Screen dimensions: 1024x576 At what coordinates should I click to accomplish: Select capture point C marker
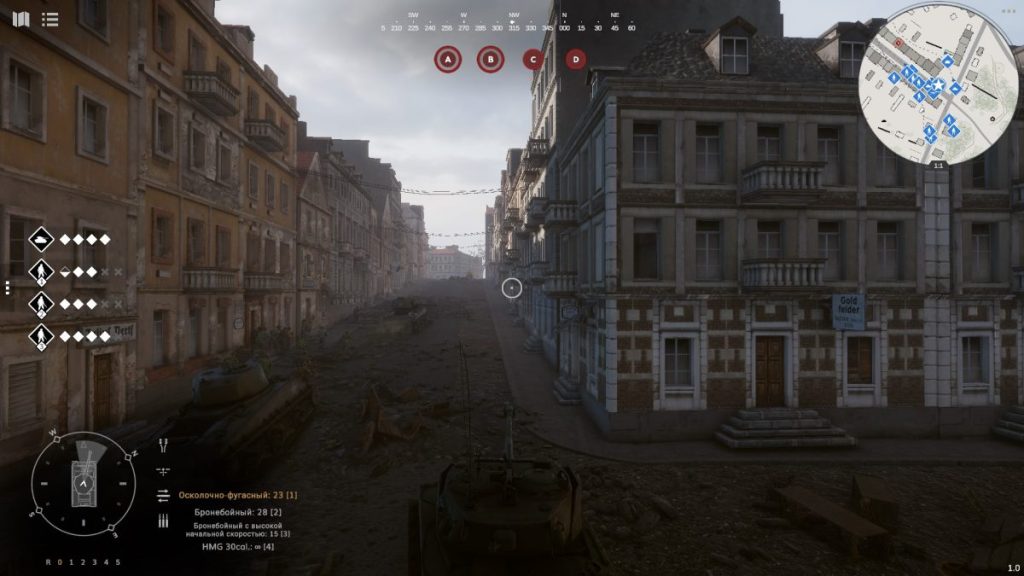pyautogui.click(x=533, y=60)
